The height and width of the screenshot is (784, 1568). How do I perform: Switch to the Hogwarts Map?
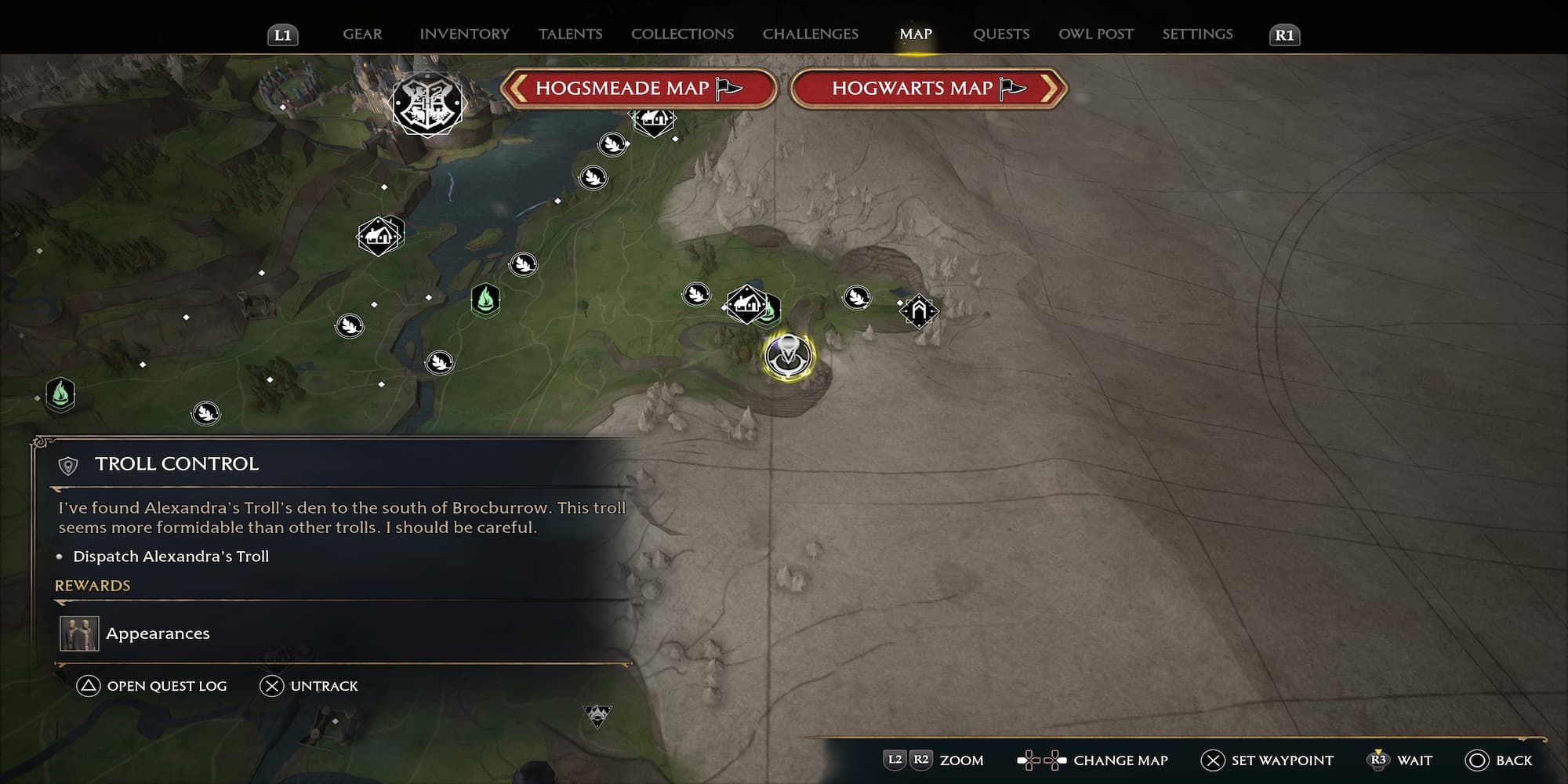[x=928, y=88]
